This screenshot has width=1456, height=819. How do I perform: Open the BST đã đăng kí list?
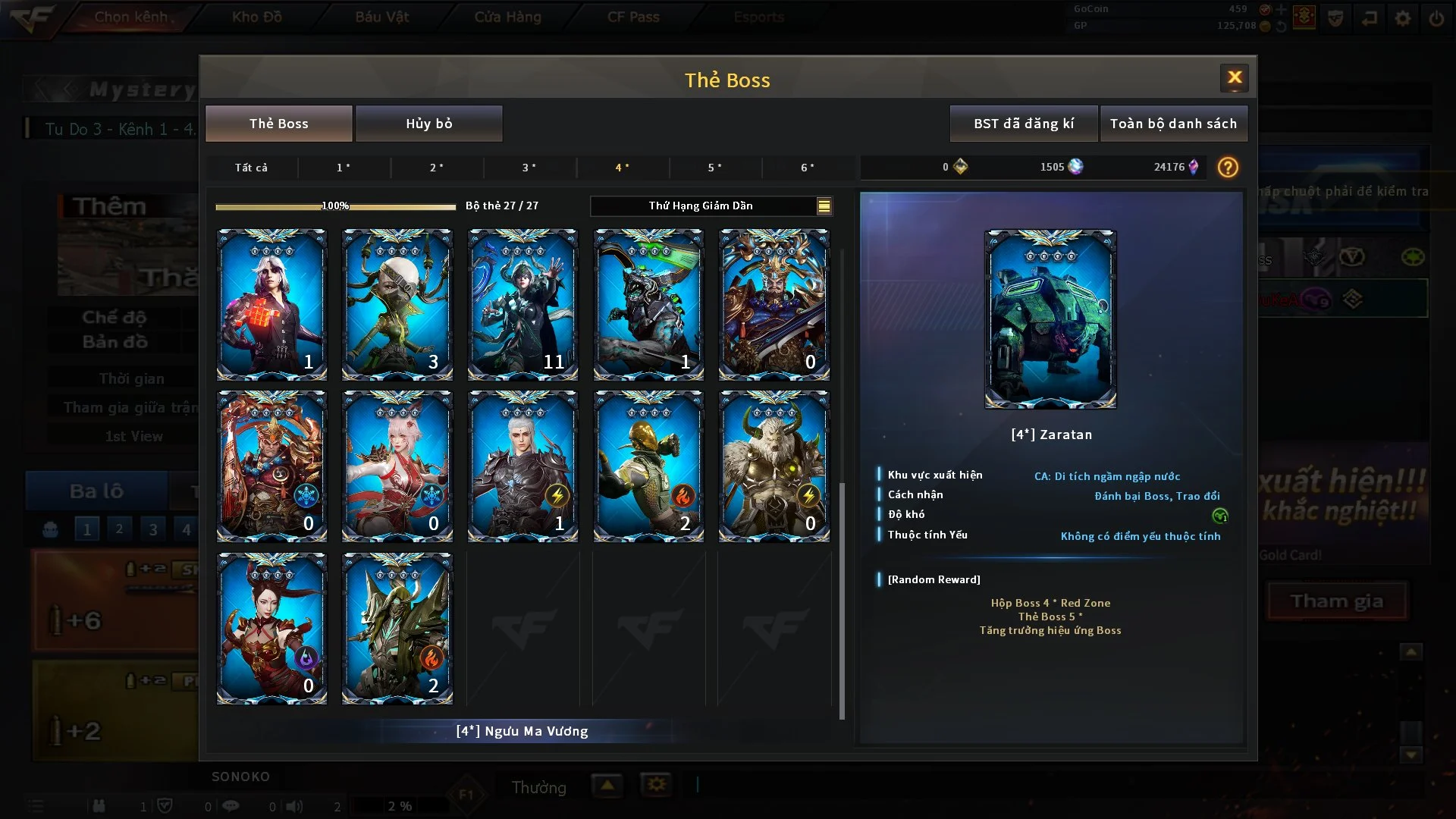1023,124
